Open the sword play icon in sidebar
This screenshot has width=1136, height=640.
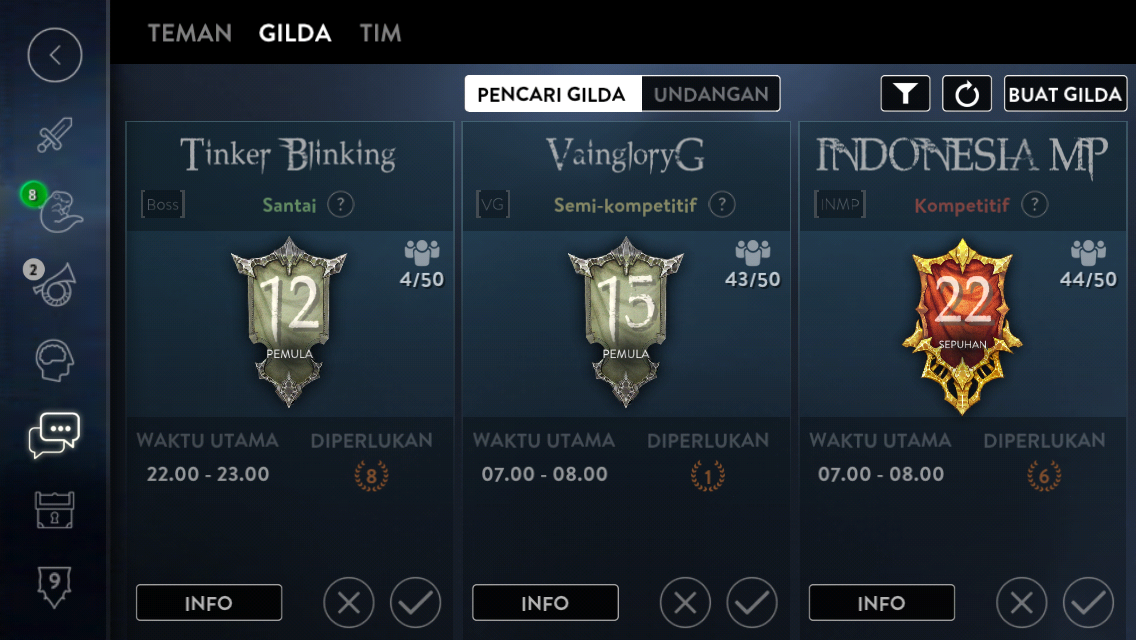55,135
